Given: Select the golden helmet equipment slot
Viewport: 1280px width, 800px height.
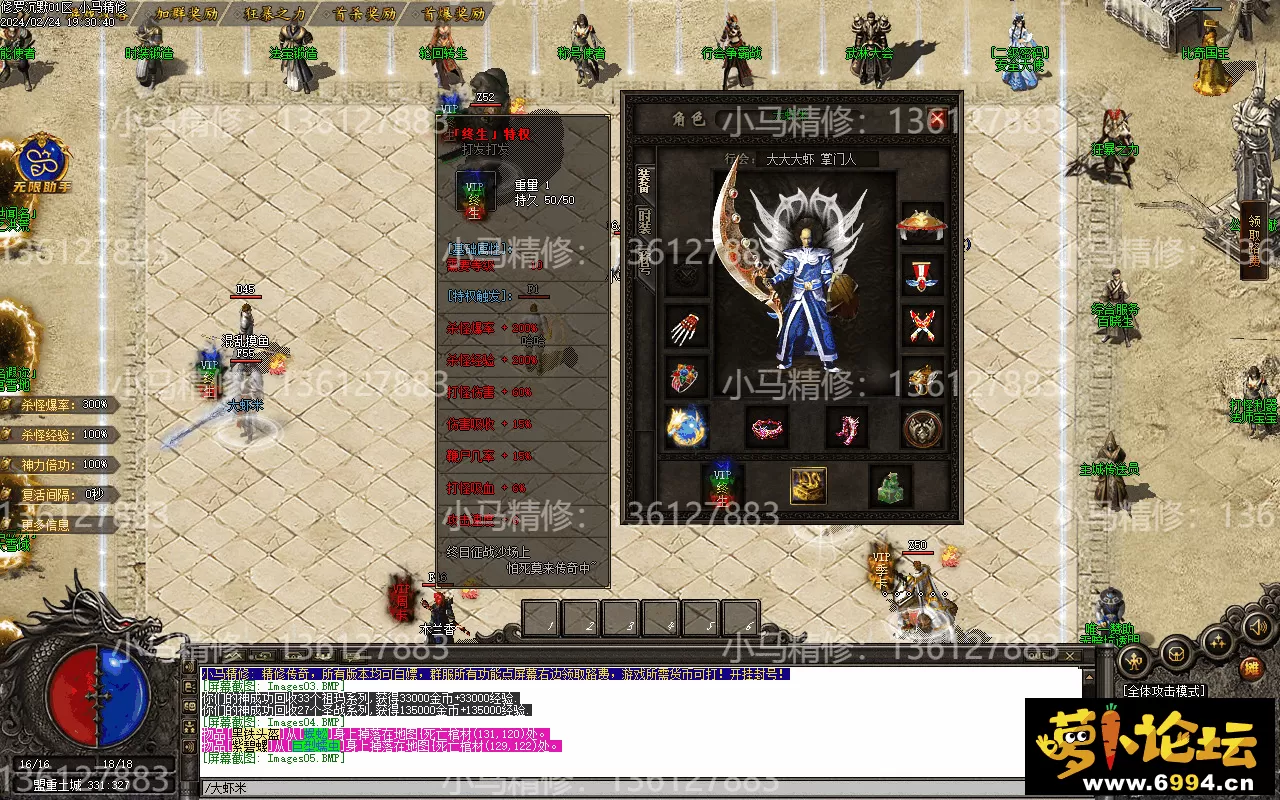Looking at the screenshot, I should [x=922, y=223].
